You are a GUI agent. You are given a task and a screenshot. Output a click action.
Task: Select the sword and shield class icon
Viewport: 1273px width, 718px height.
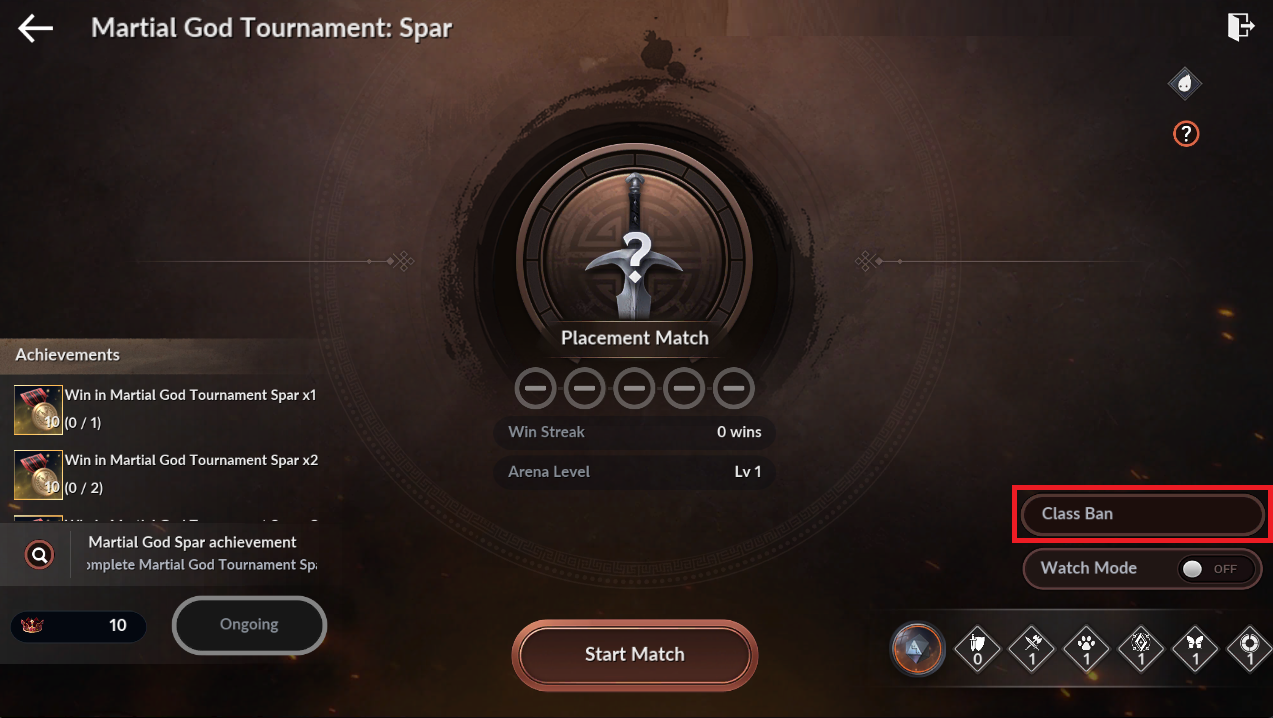[x=978, y=649]
